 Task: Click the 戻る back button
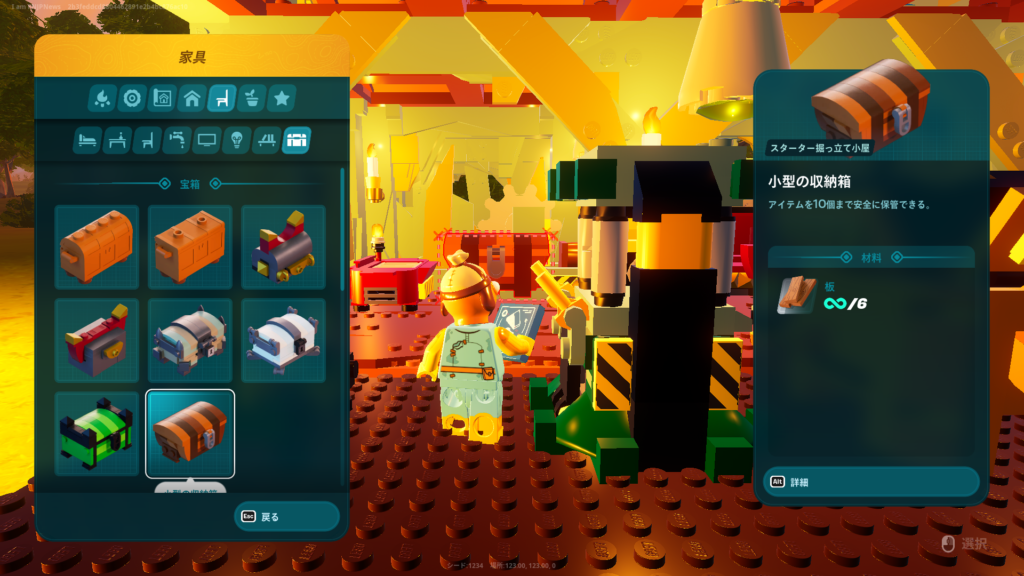(x=287, y=517)
